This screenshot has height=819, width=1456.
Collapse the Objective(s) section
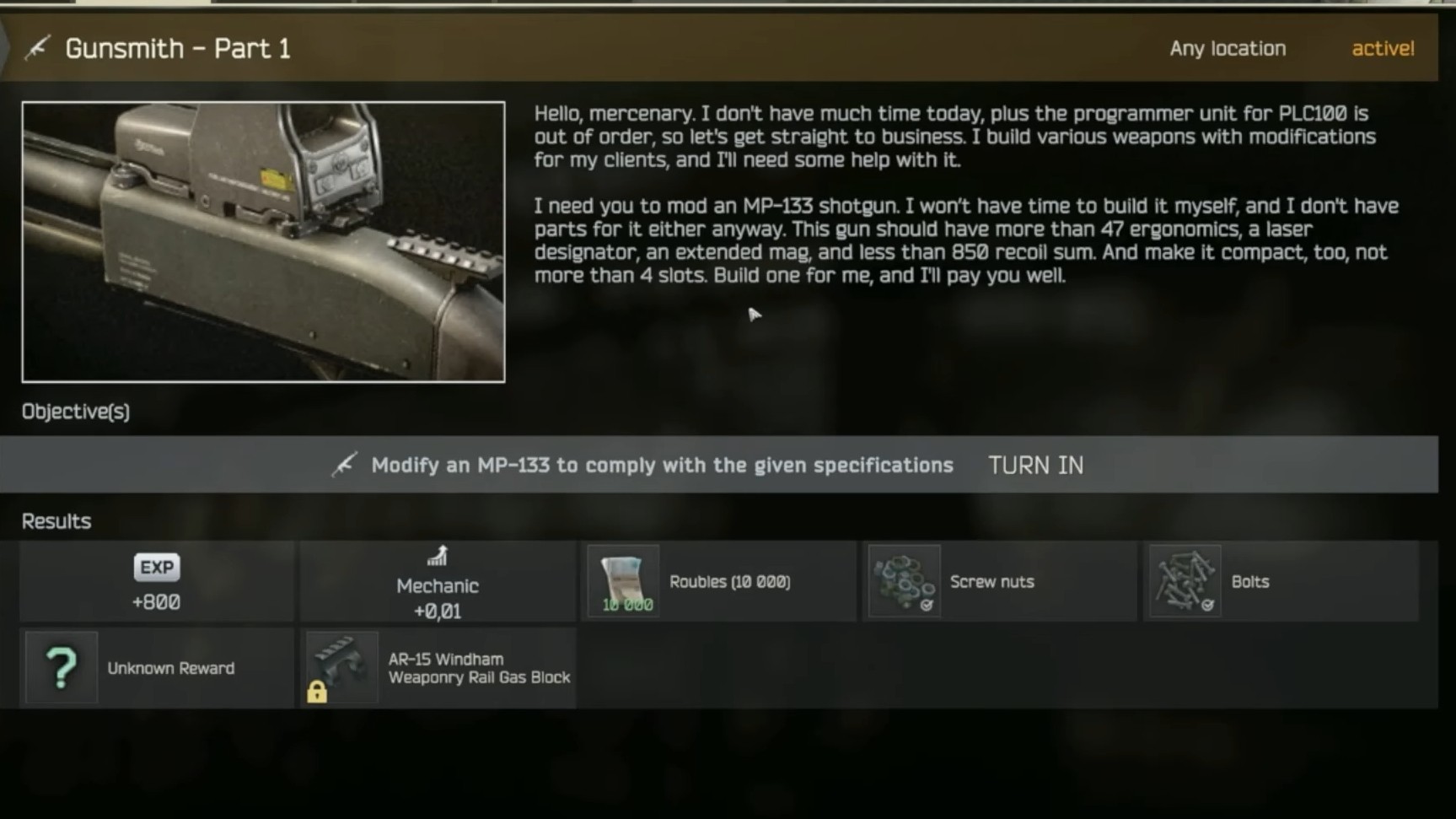click(x=75, y=412)
